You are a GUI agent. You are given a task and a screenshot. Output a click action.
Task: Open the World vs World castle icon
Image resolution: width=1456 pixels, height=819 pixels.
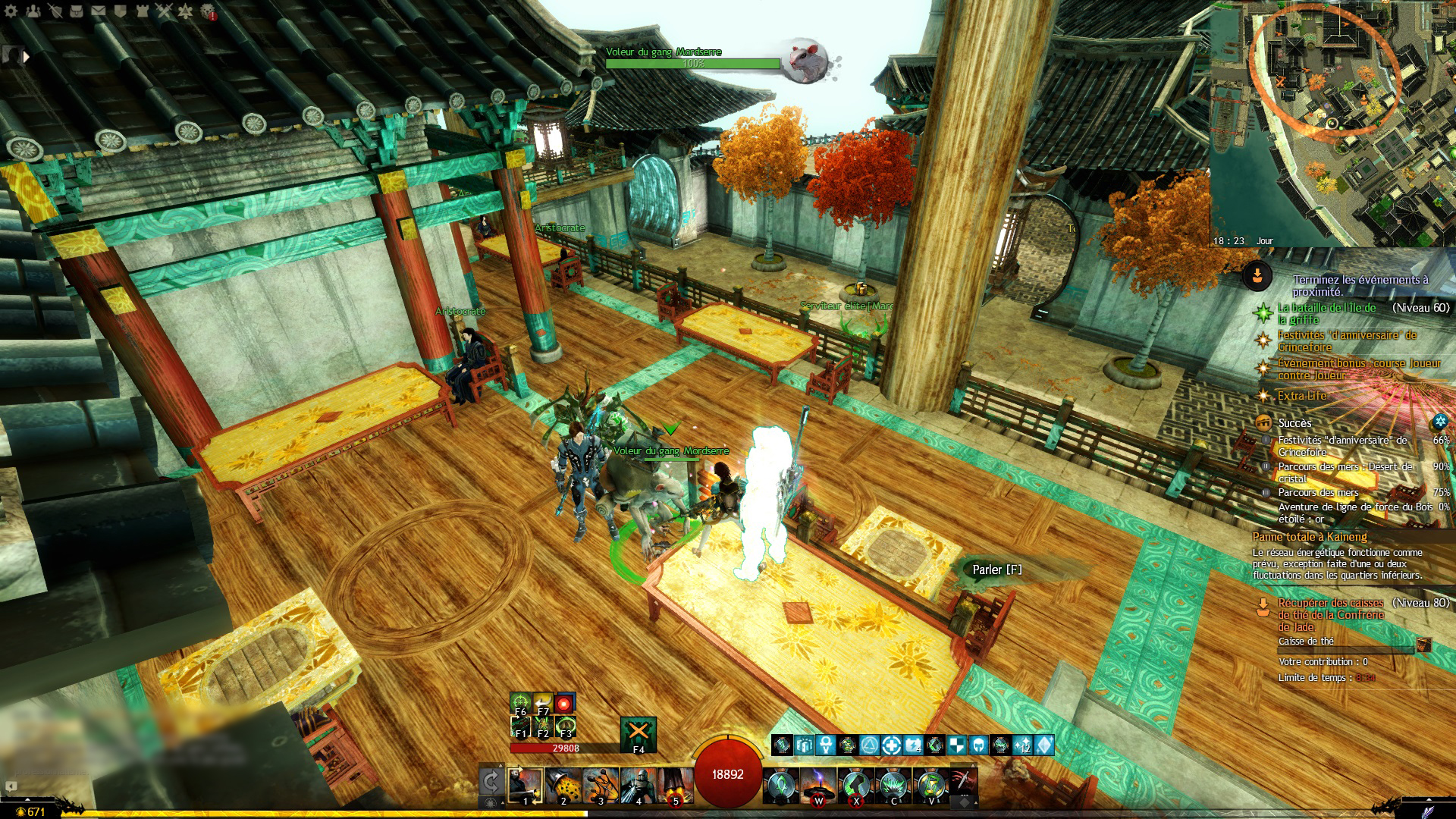click(143, 11)
